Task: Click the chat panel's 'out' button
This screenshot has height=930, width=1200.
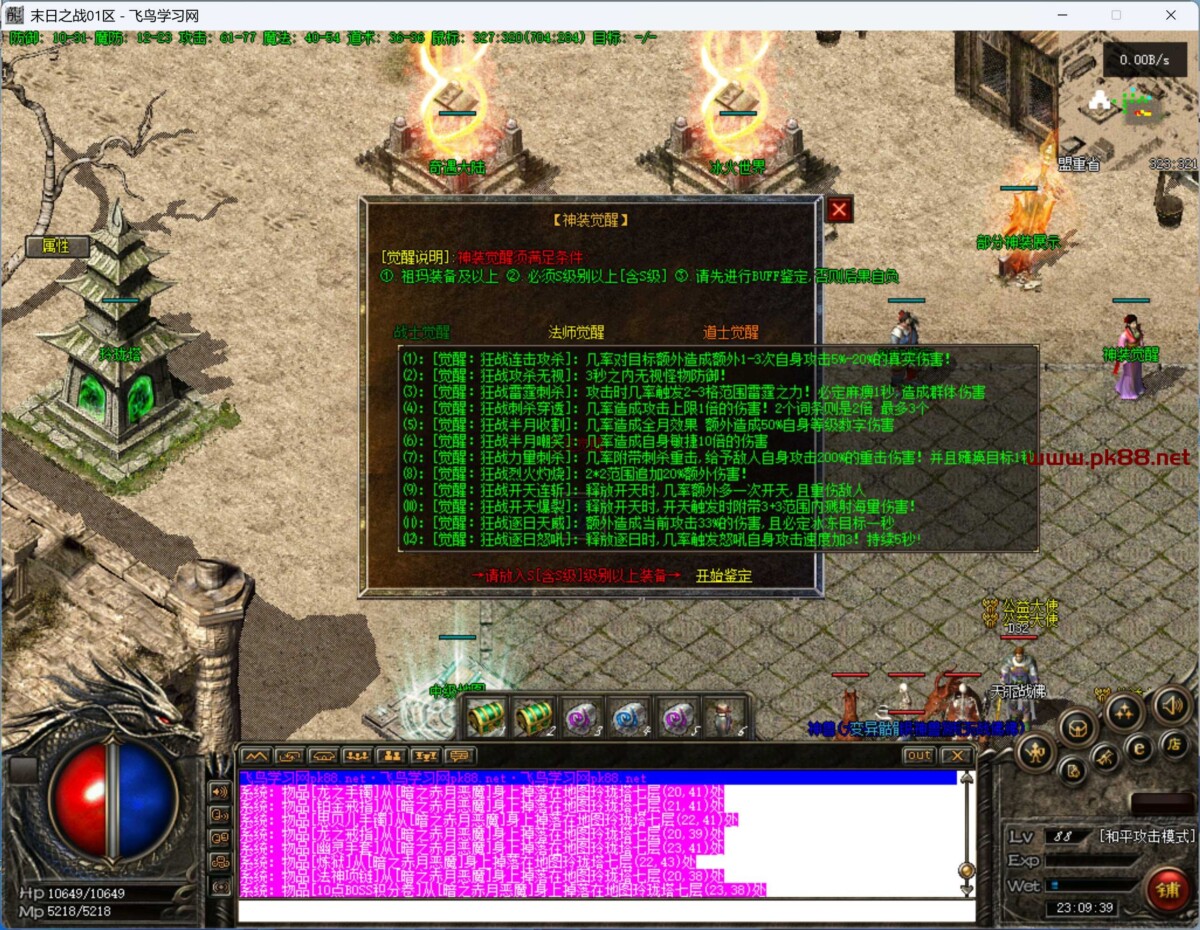Action: (x=917, y=756)
